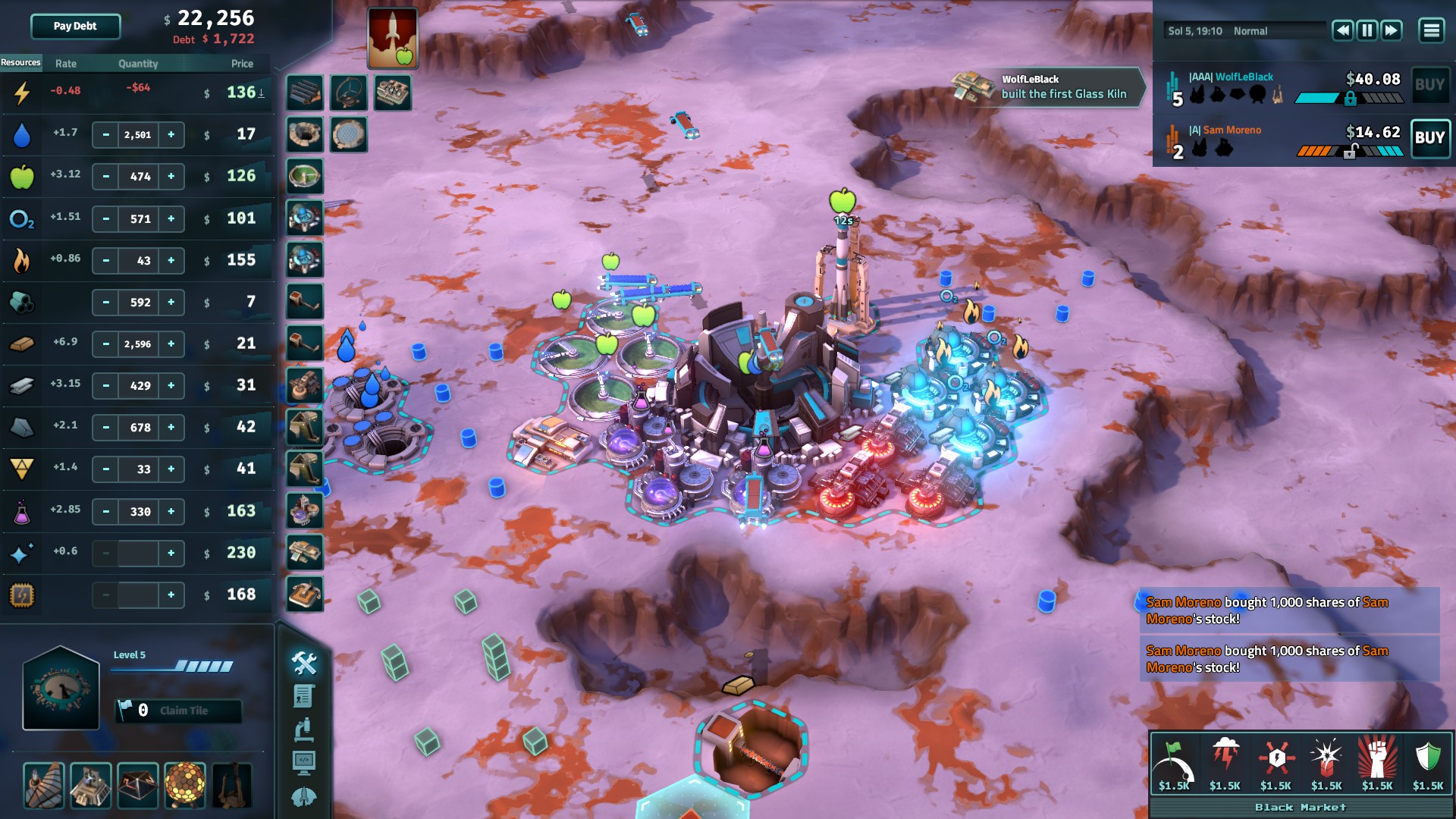Speed up the game with fast-forward

tap(1391, 30)
